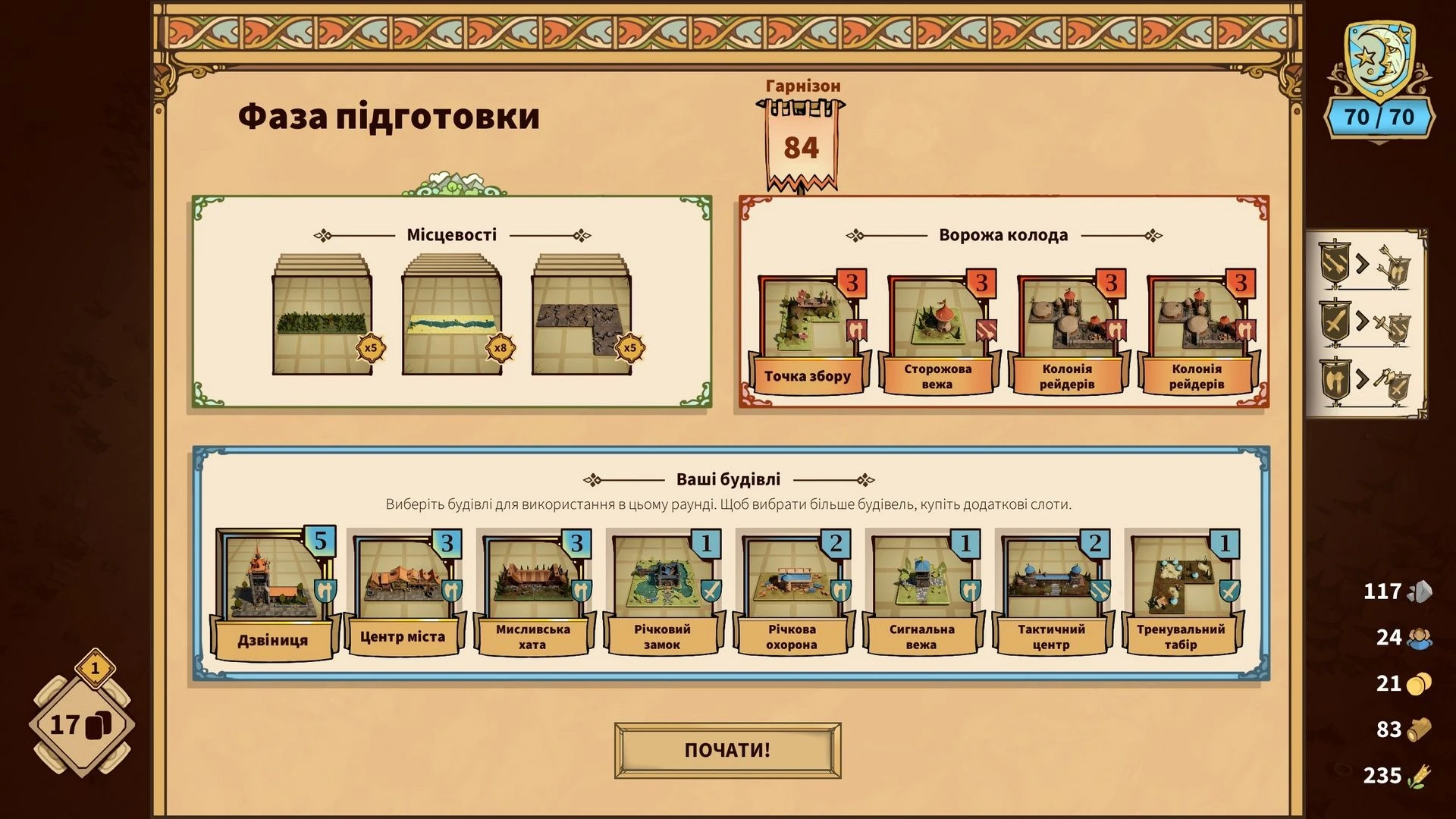Screen dimensions: 1456x819
Task: View the forest terrain tile stack
Action: (322, 317)
